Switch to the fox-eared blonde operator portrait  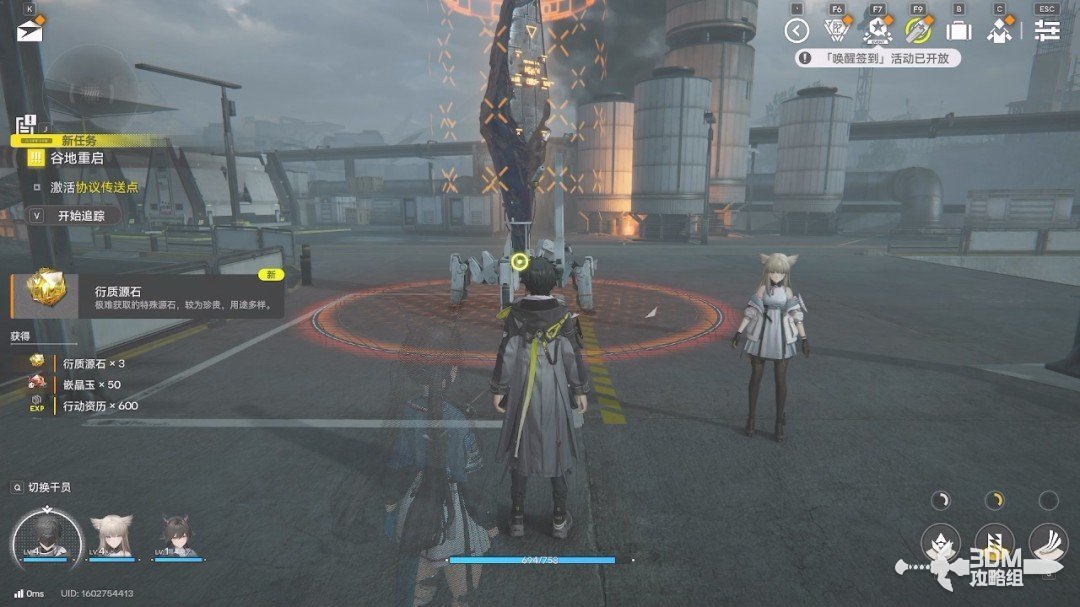click(x=111, y=537)
